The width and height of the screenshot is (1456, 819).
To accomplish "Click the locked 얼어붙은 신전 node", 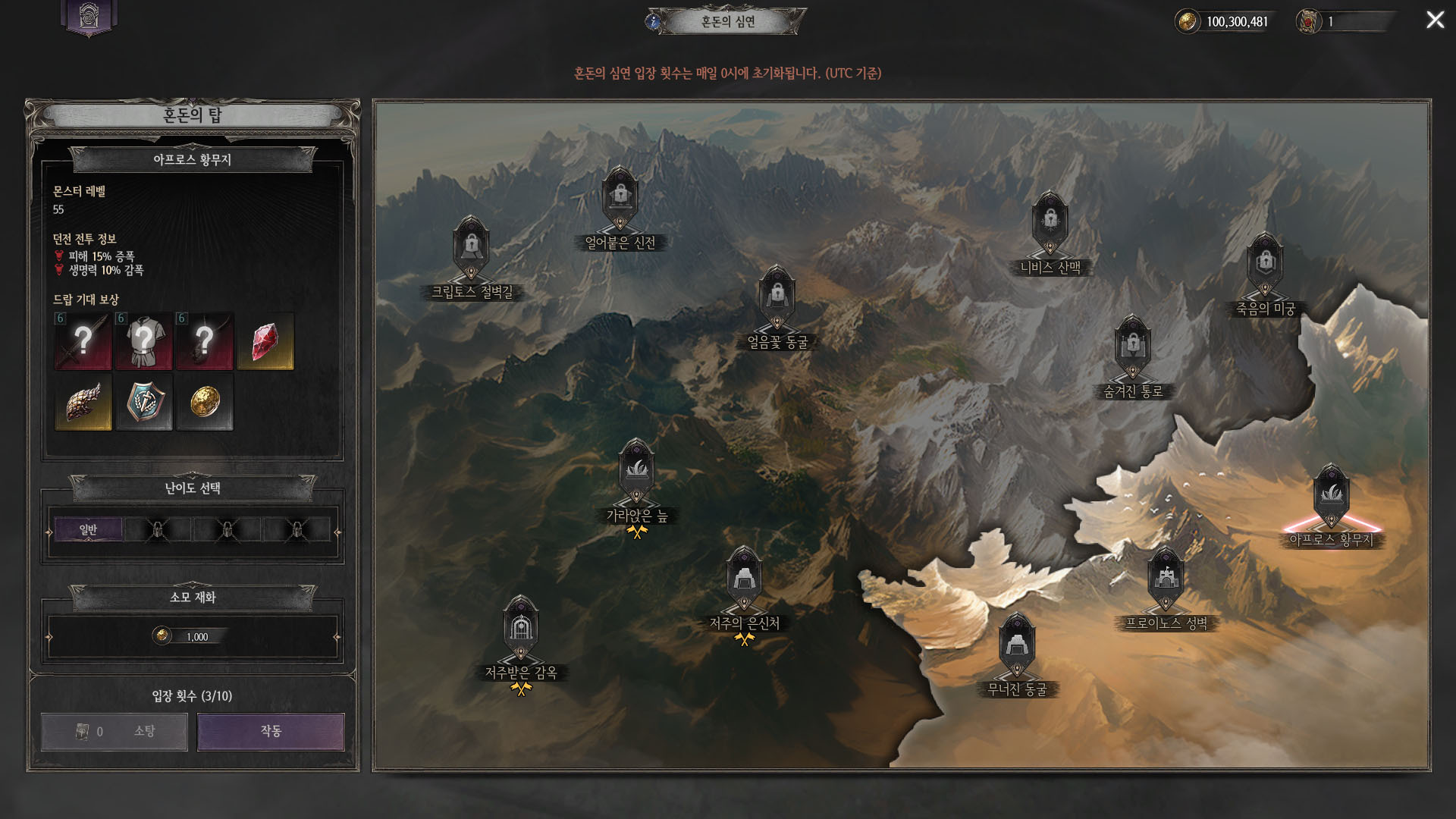I will 620,198.
